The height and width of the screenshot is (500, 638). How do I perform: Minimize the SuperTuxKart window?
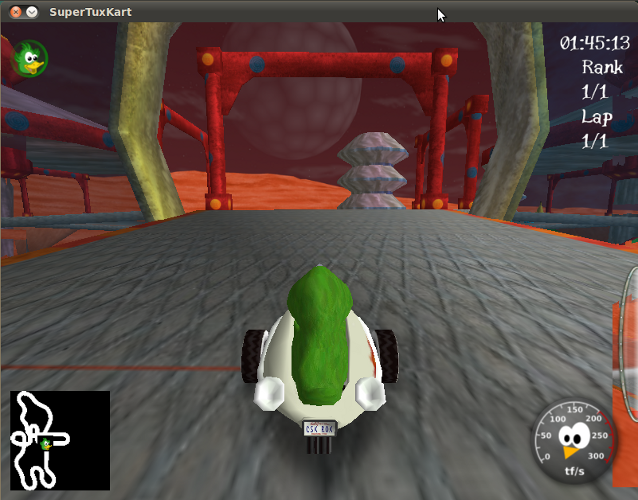[x=31, y=12]
